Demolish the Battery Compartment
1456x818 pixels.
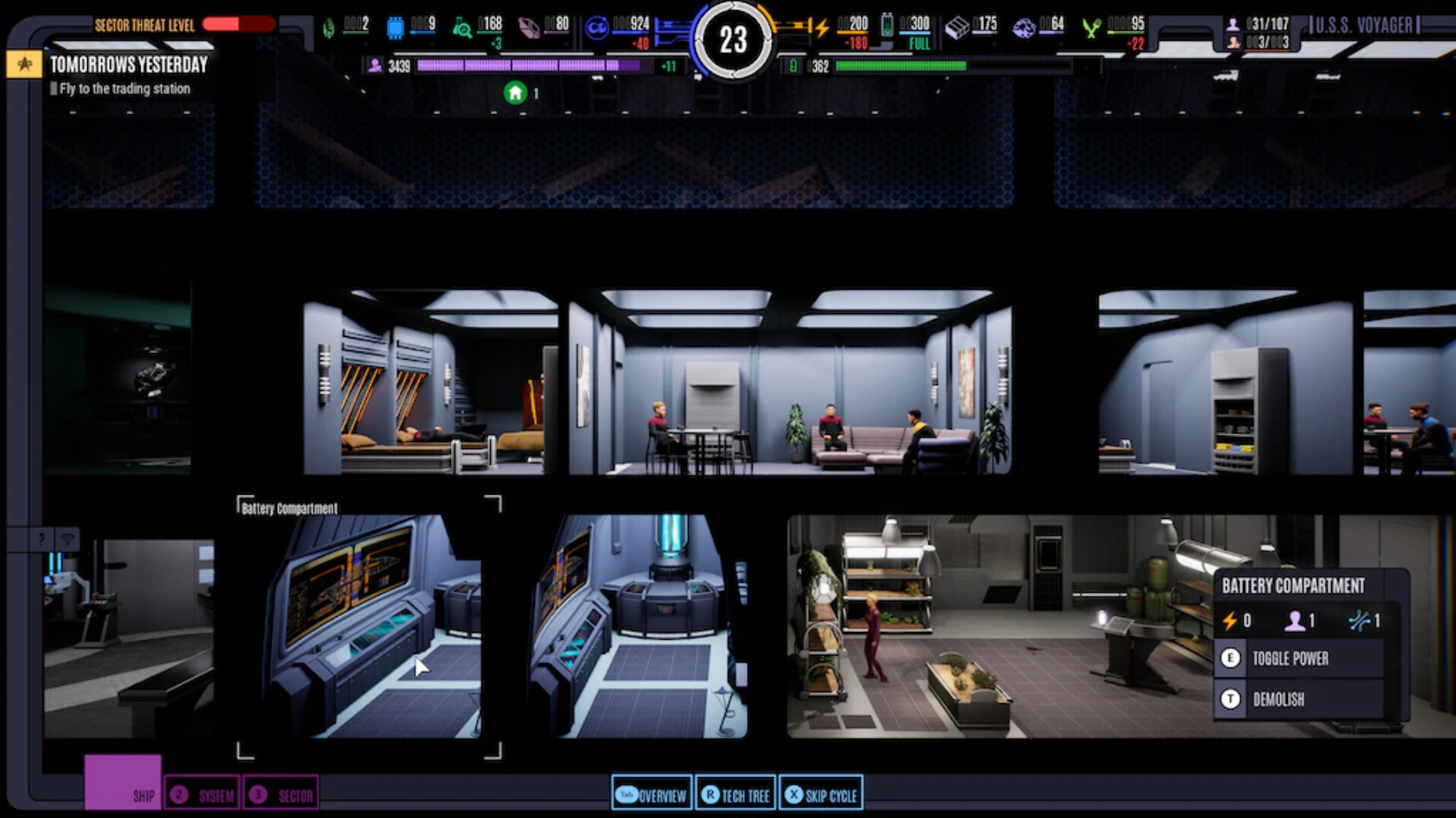1279,699
